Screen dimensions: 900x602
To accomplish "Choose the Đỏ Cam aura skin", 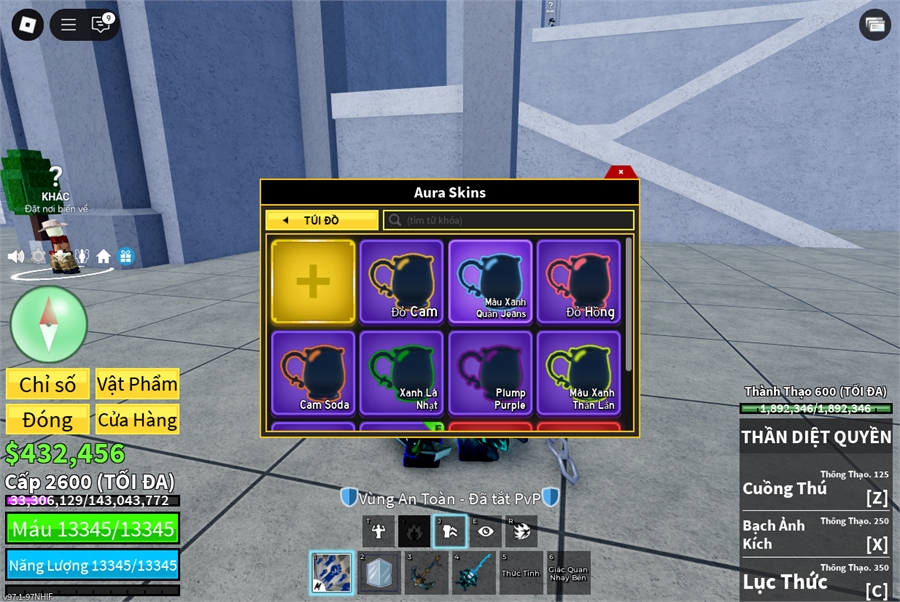I will coord(401,282).
